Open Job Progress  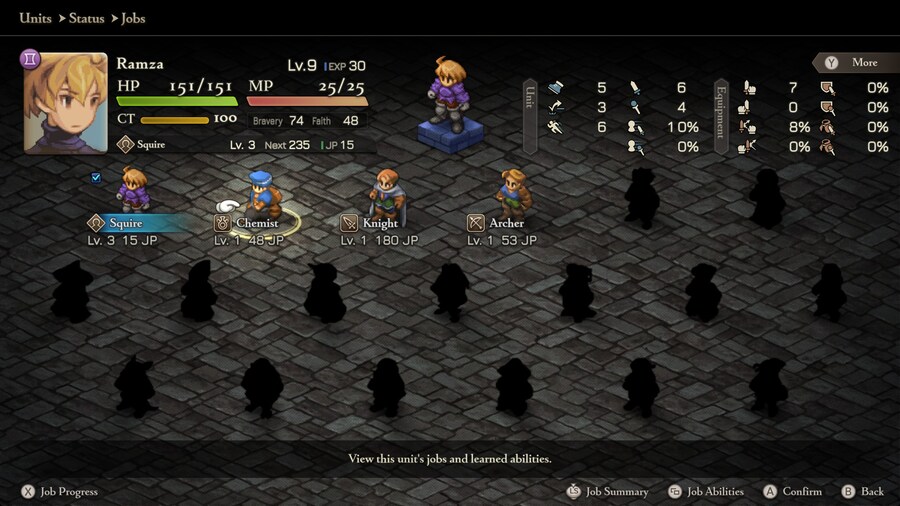(x=60, y=492)
